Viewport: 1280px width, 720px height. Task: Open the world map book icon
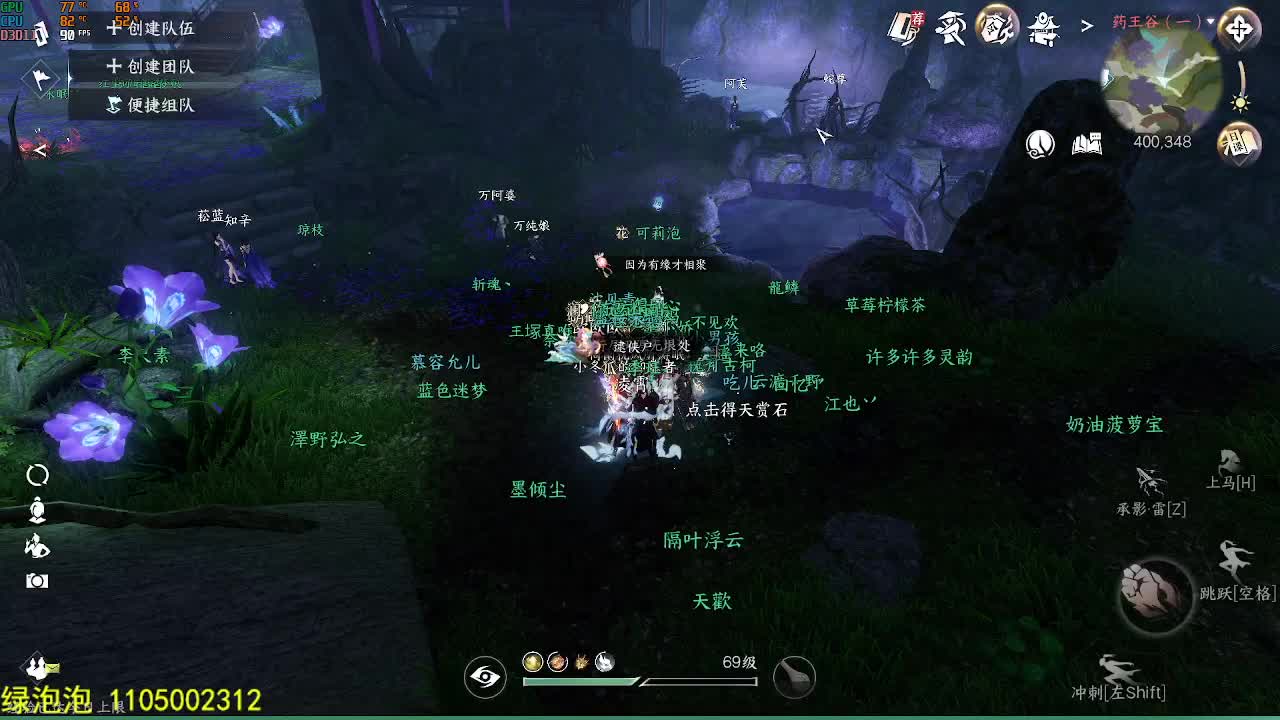1087,143
